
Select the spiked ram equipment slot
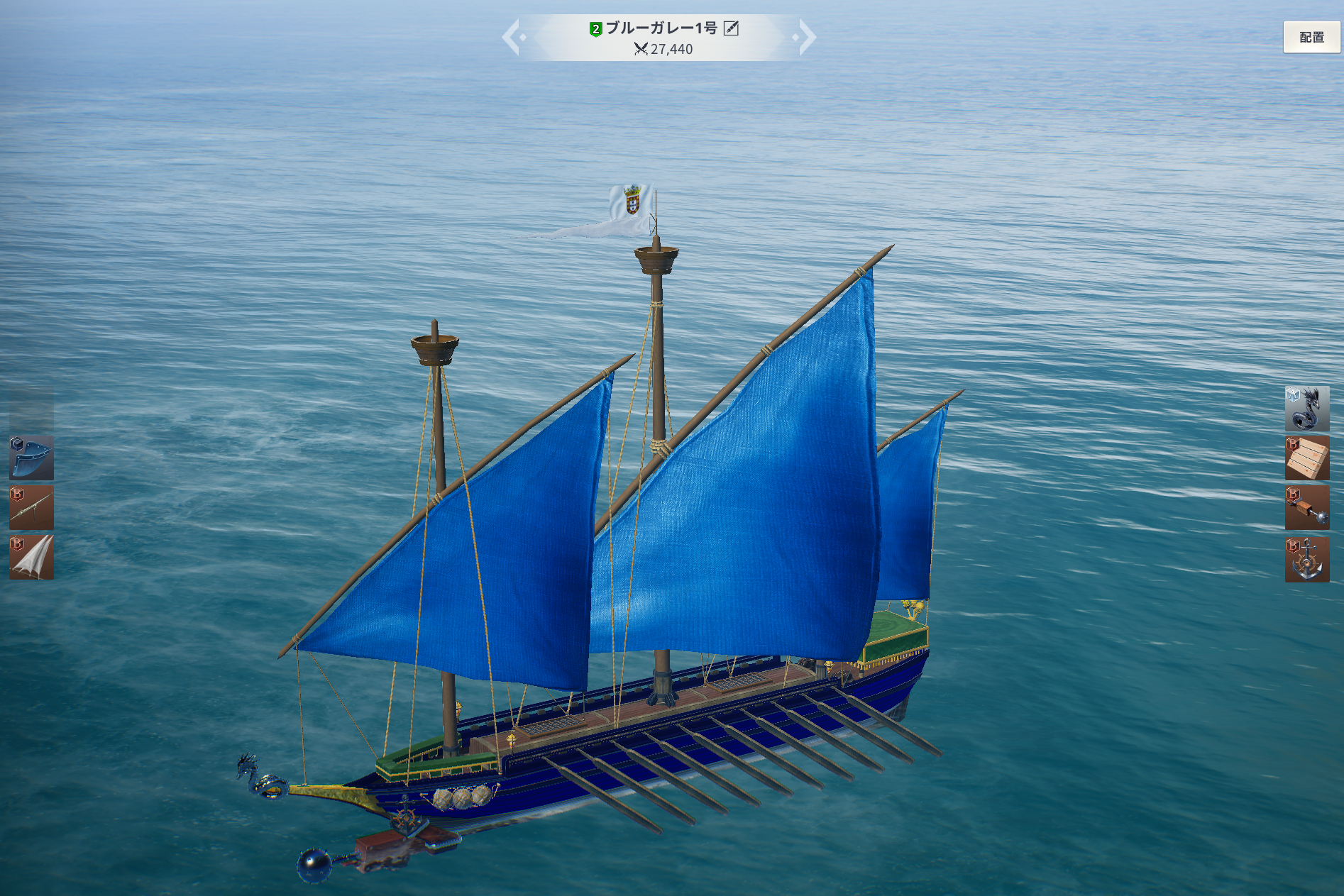[1306, 508]
